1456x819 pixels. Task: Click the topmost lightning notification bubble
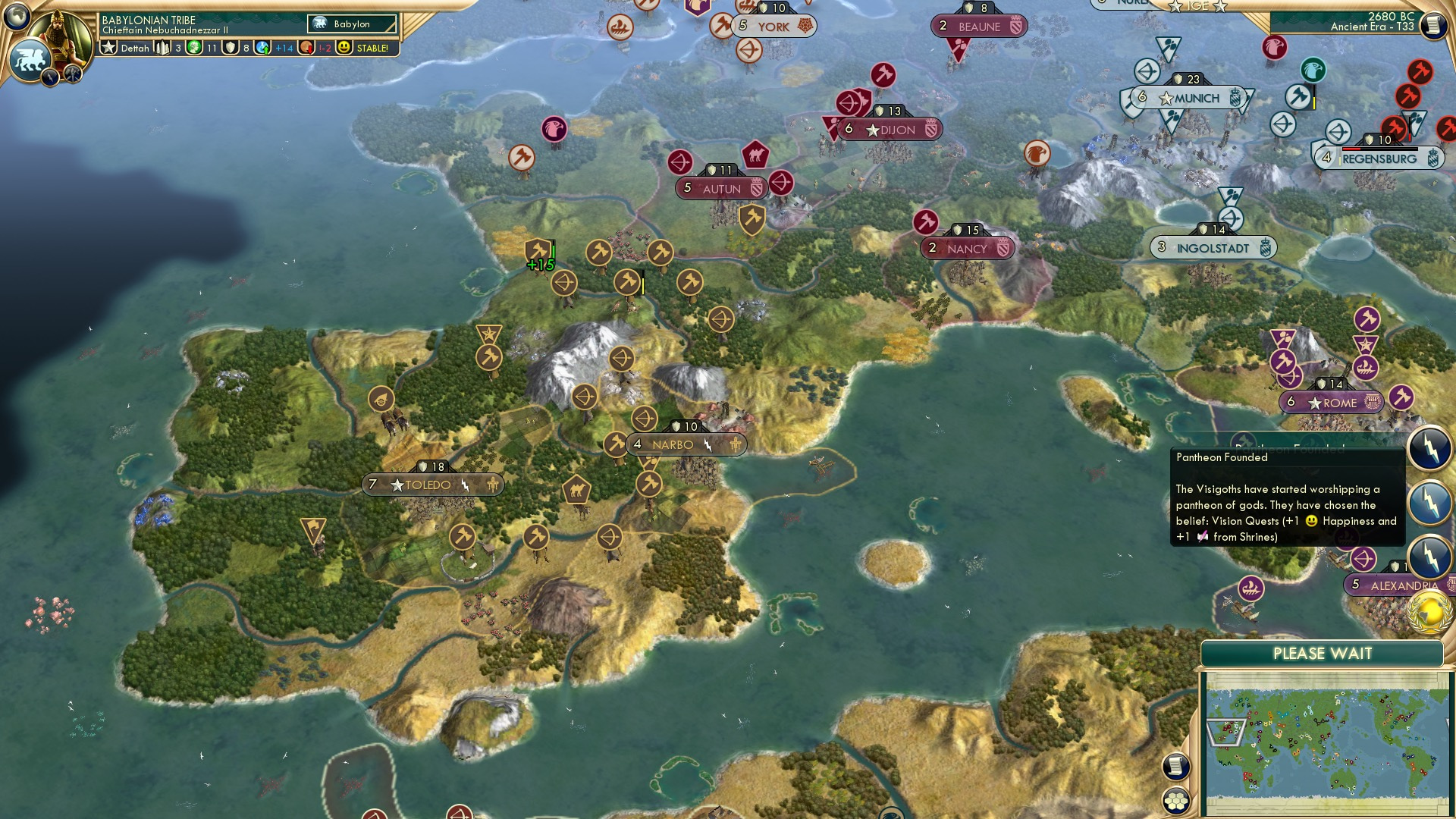click(1429, 447)
